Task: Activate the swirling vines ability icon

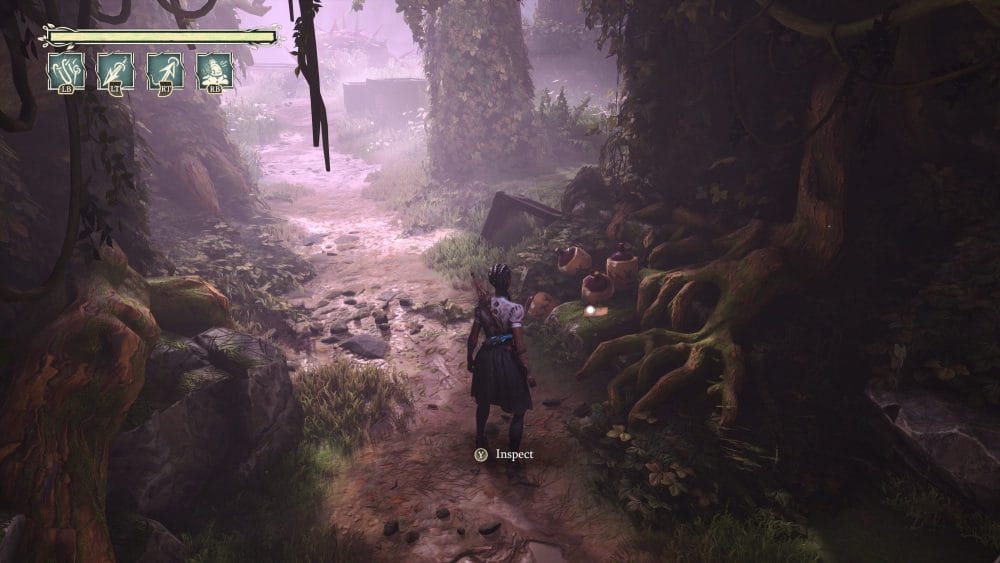Action: 66,70
